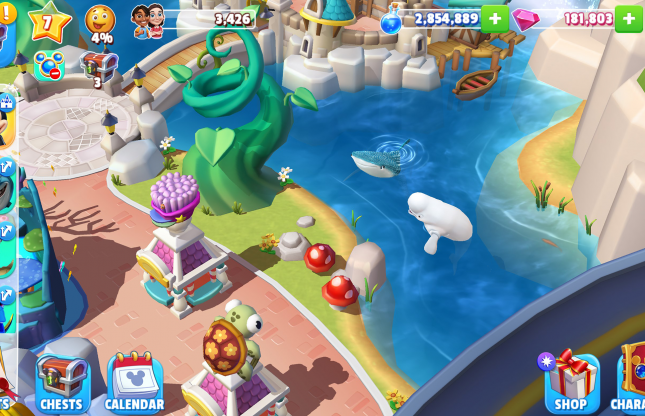Tap the blue Mickey bubble icon
This screenshot has height=416, width=645.
click(48, 66)
